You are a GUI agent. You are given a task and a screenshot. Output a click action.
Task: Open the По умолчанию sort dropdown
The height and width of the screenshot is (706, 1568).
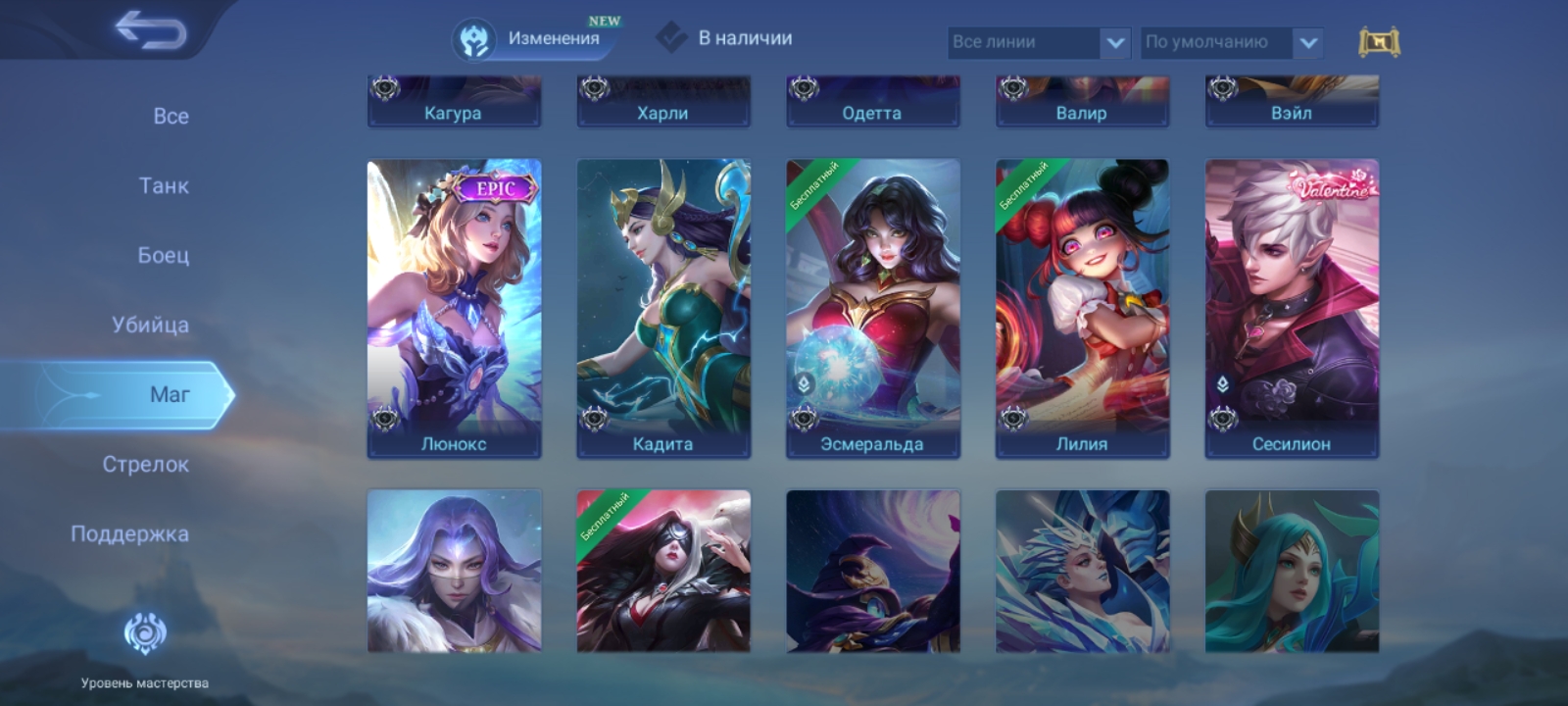[x=1231, y=42]
